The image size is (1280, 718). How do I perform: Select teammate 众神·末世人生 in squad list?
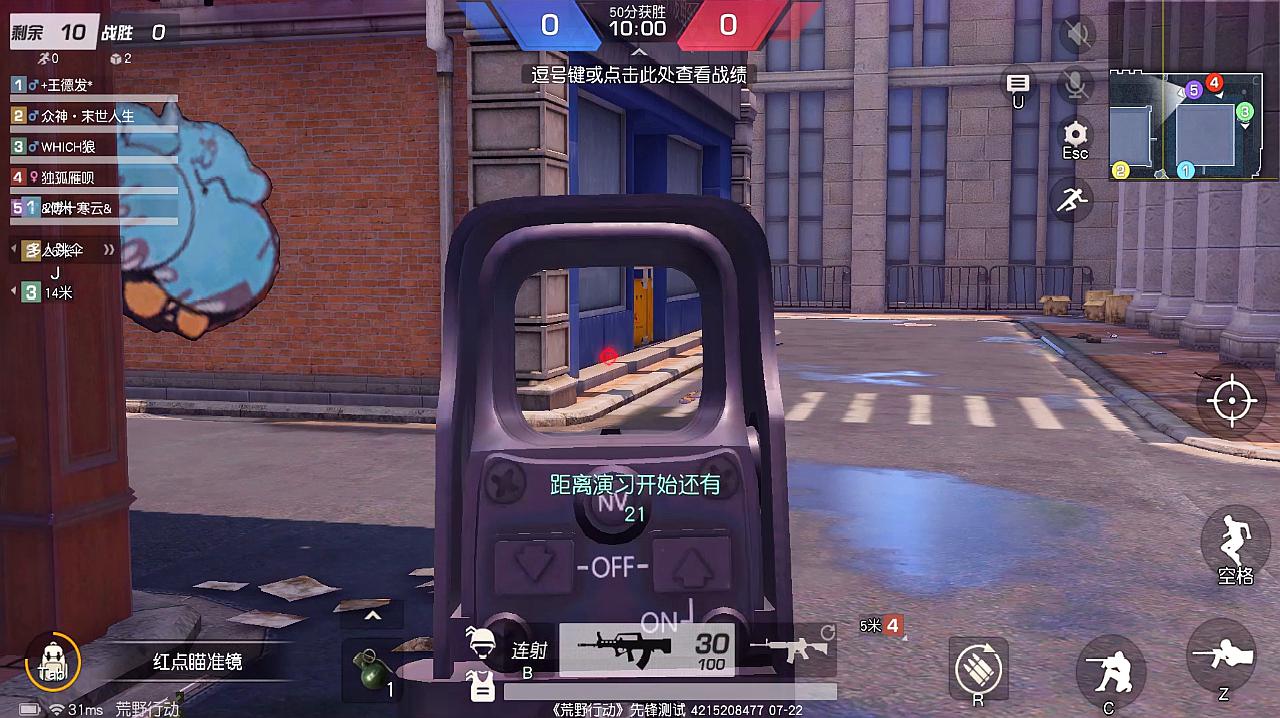click(88, 116)
